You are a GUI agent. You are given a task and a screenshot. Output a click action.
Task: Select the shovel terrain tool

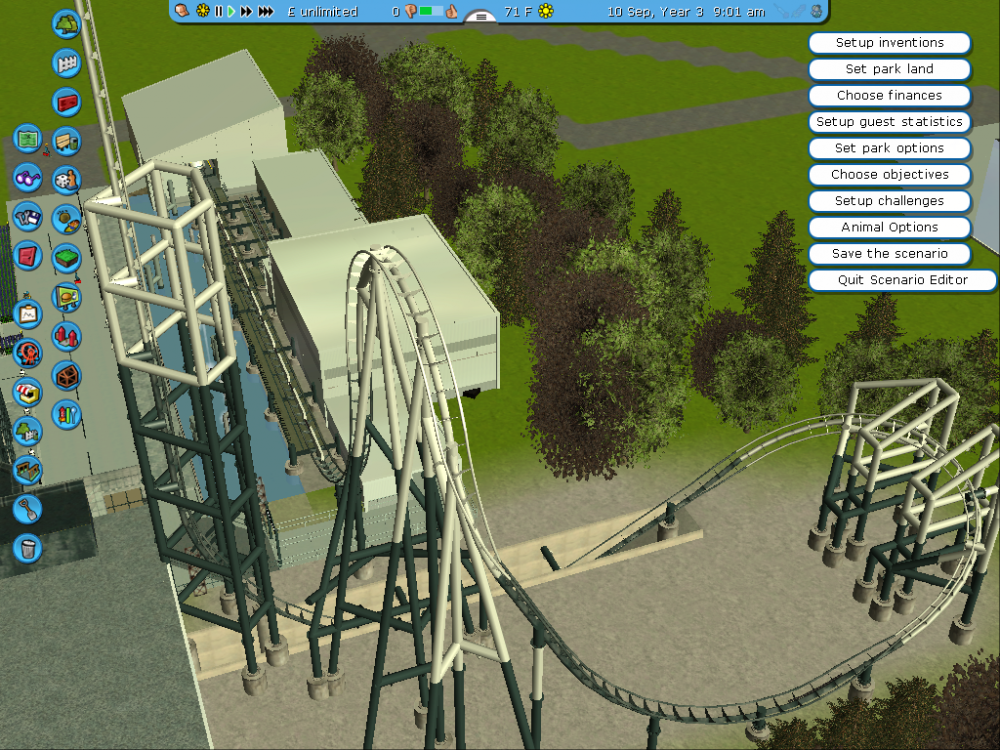[28, 510]
